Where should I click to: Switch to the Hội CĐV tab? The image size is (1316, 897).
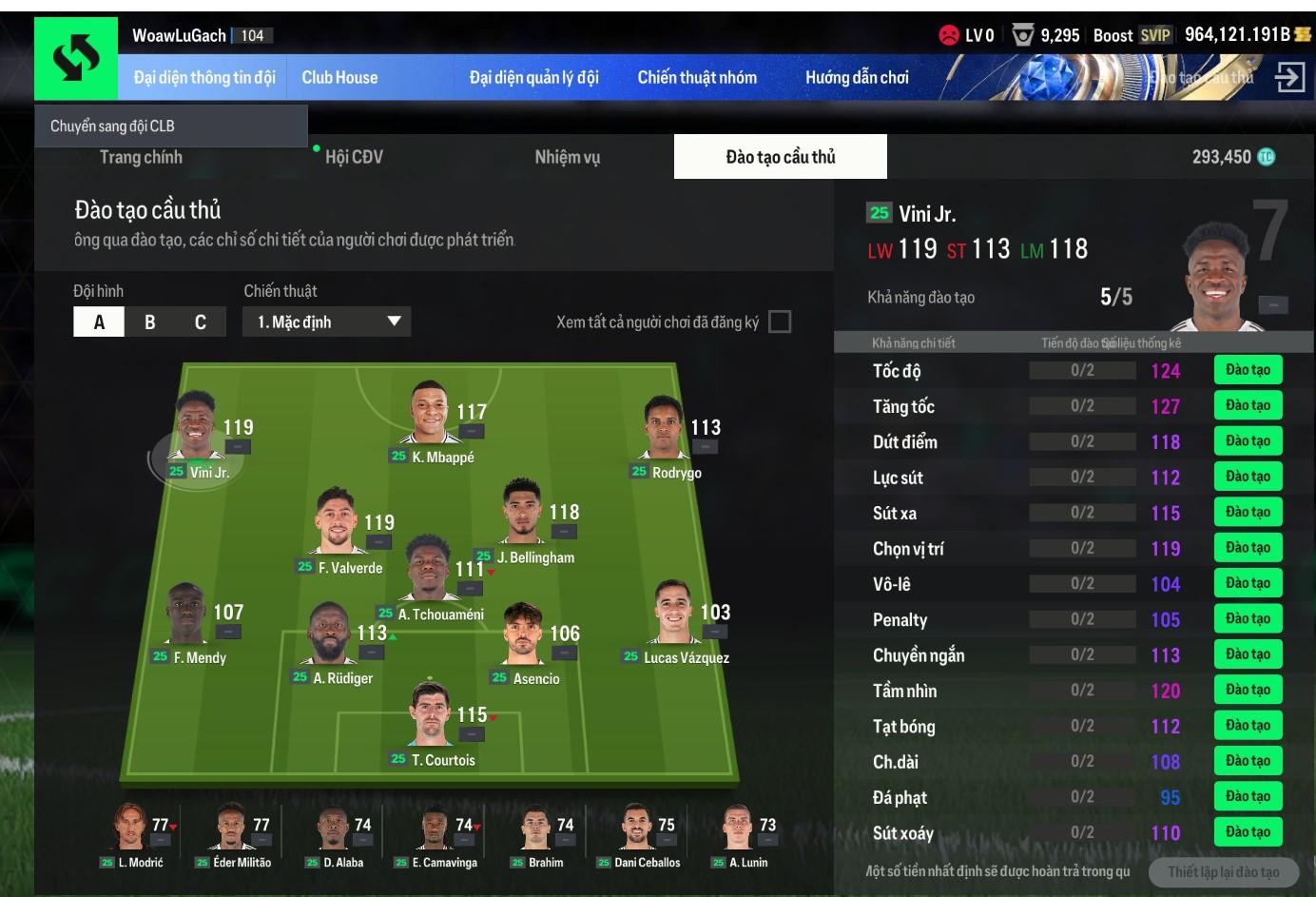pos(354,157)
